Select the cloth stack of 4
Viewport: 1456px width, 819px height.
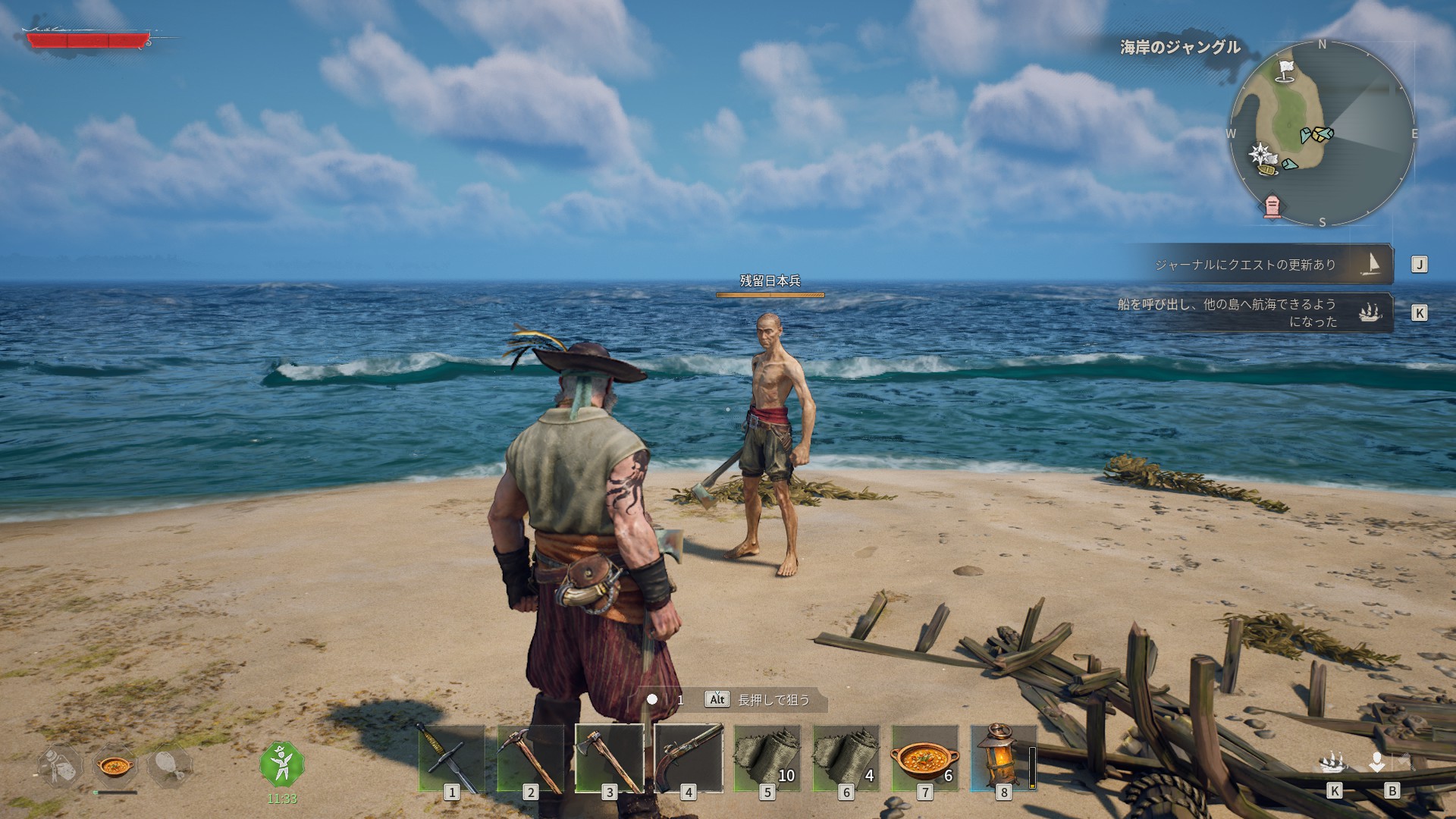point(846,758)
